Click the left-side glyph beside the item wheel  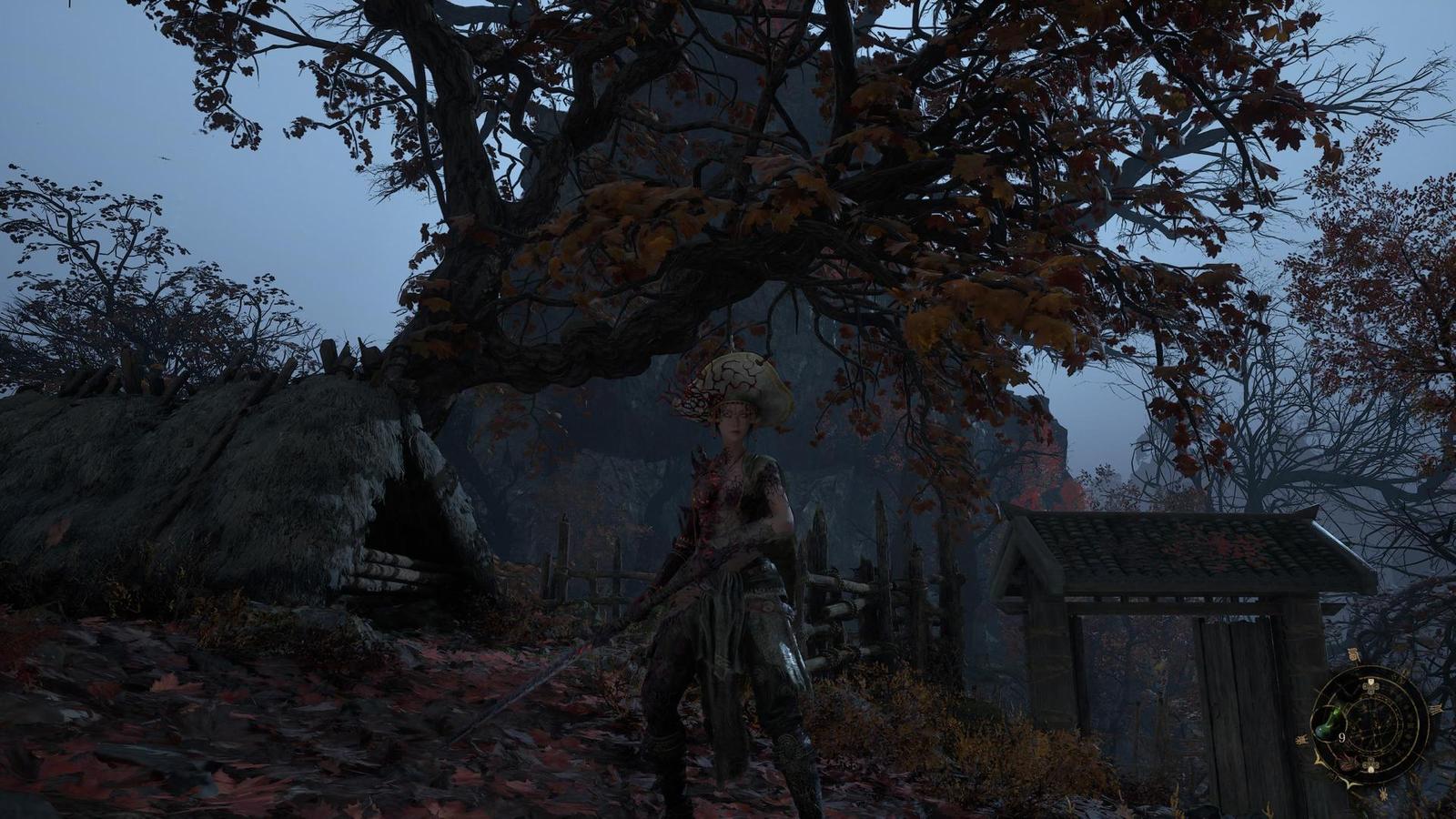1300,739
